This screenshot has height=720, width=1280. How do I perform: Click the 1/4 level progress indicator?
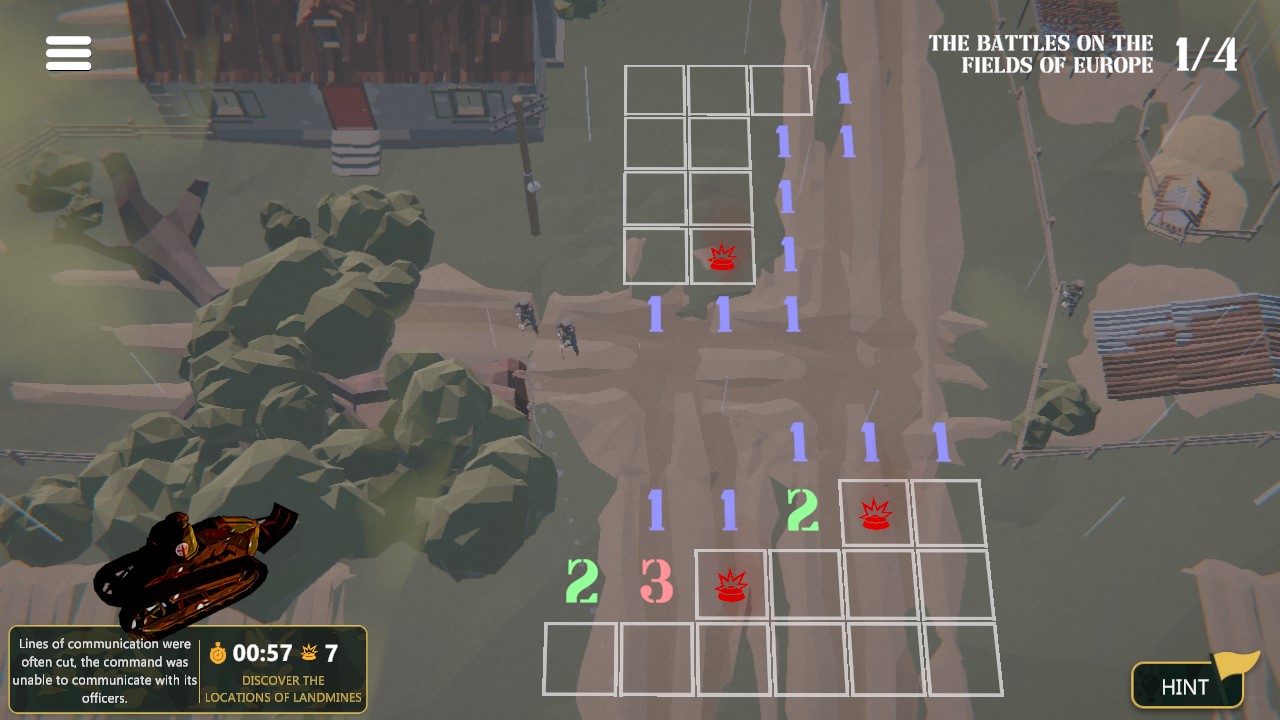coord(1206,53)
